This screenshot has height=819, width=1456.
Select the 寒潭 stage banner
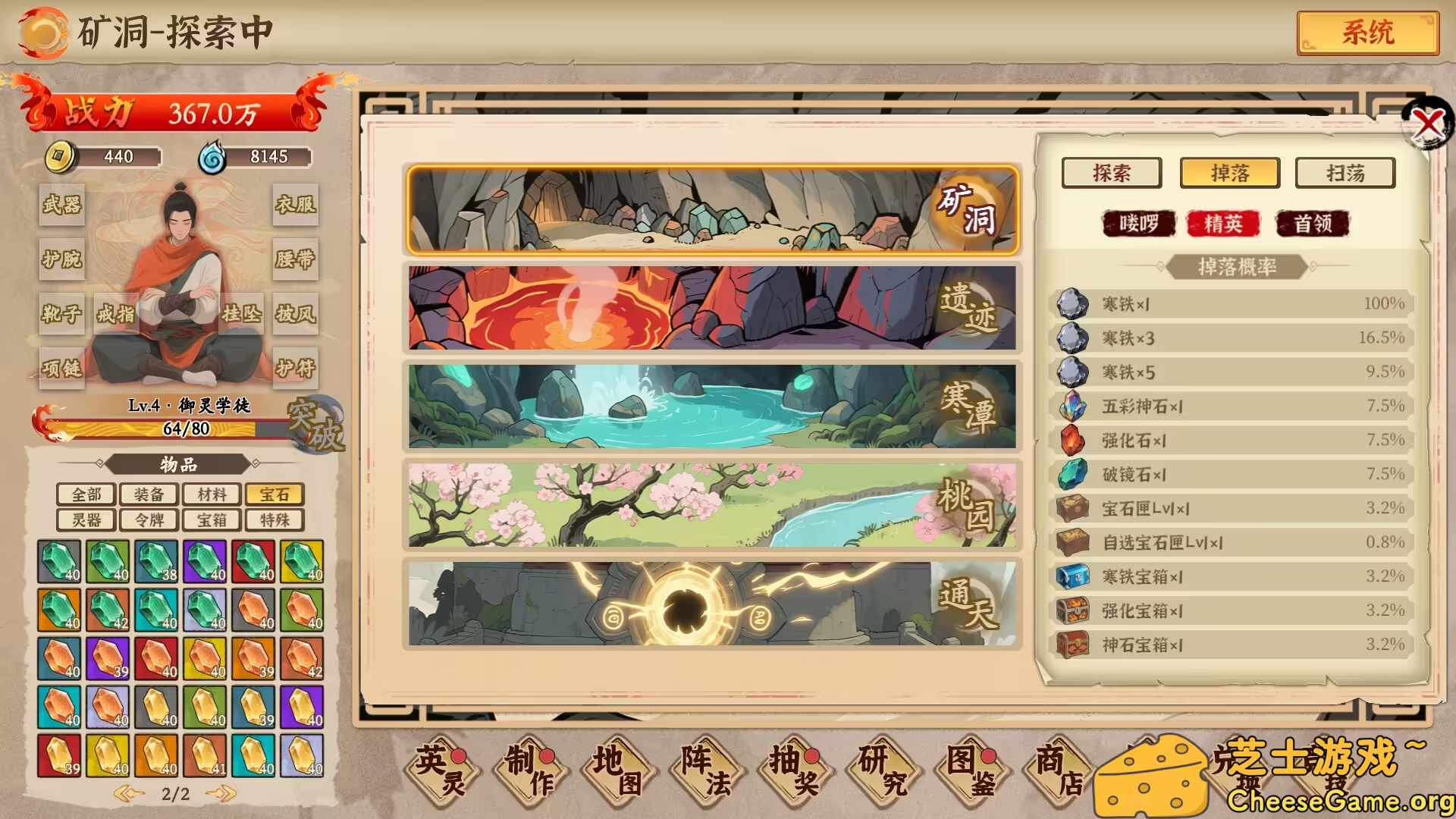[713, 406]
